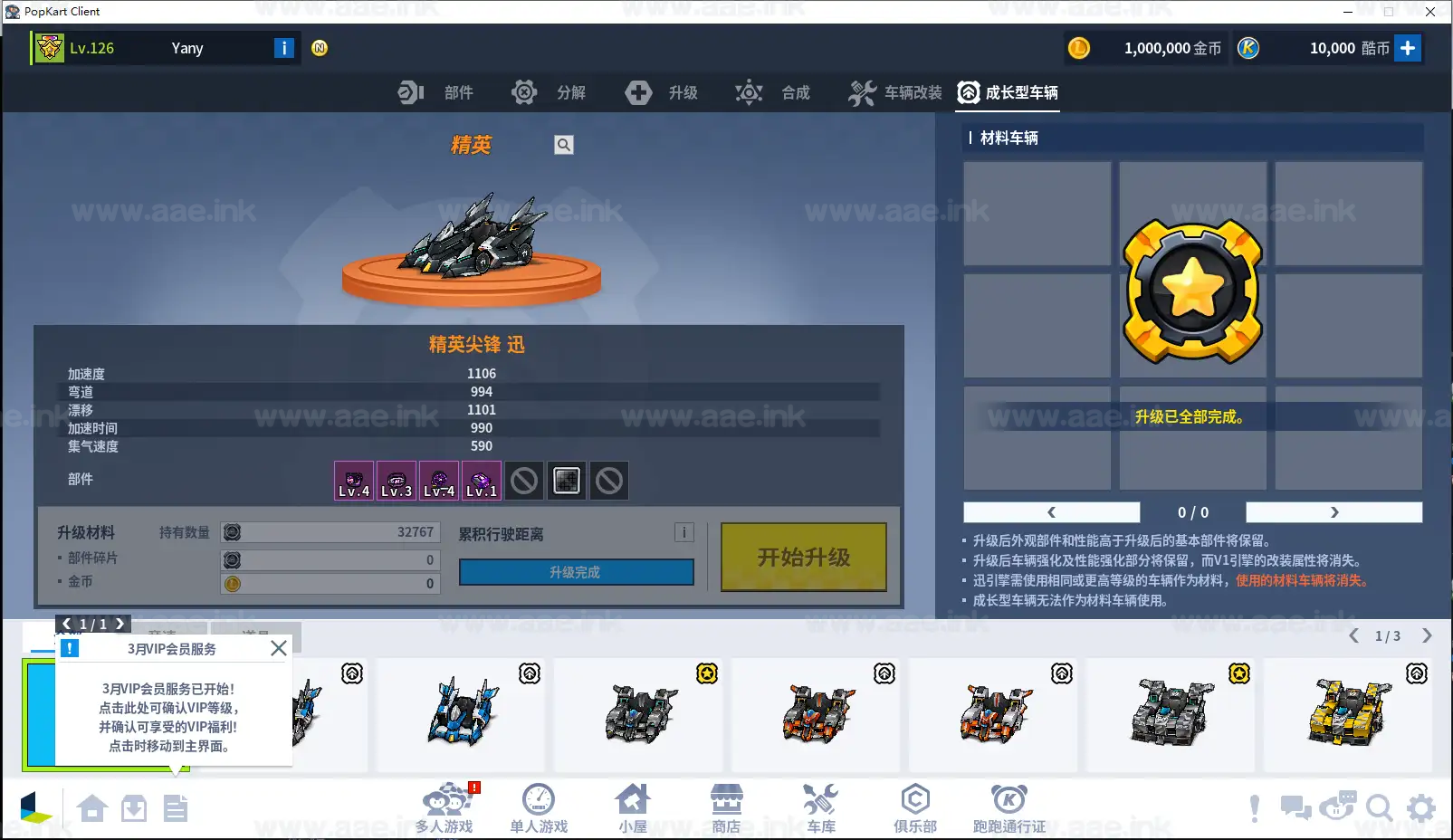Screen dimensions: 1453x840
Task: Click left arrow on the 1/3 vehicle pager
Action: (x=1353, y=635)
